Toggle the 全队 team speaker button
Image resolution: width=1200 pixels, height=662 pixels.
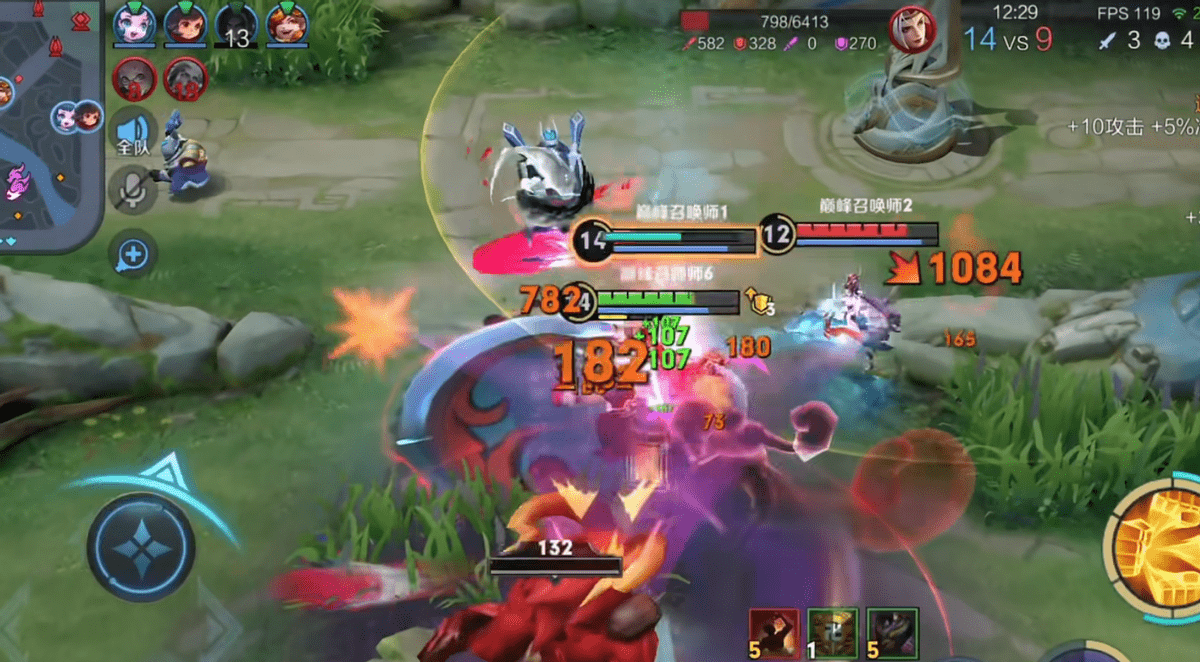pyautogui.click(x=133, y=134)
